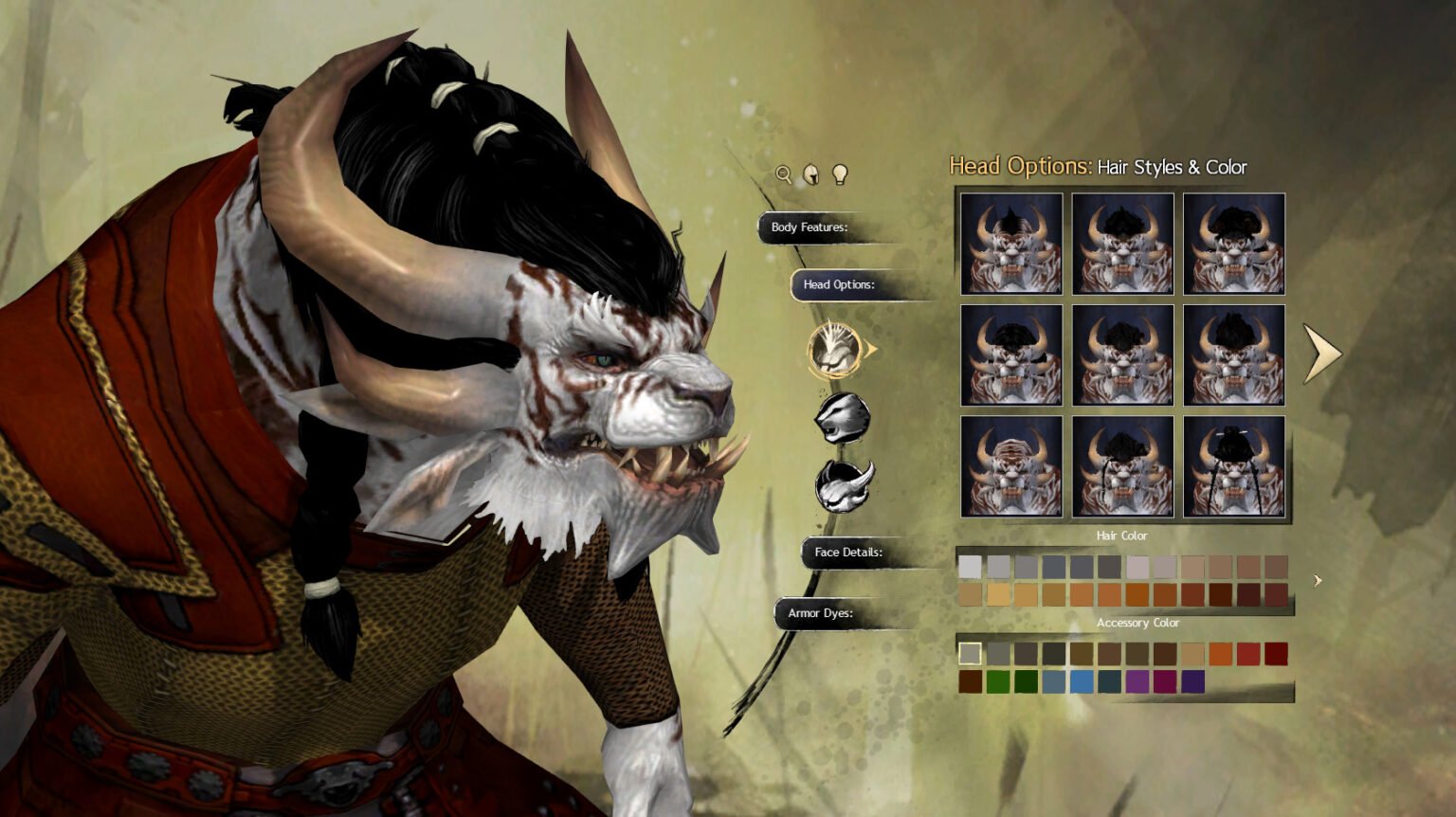
Task: Click the Head Options: Hair Styles & Color heading
Action: [x=1100, y=167]
